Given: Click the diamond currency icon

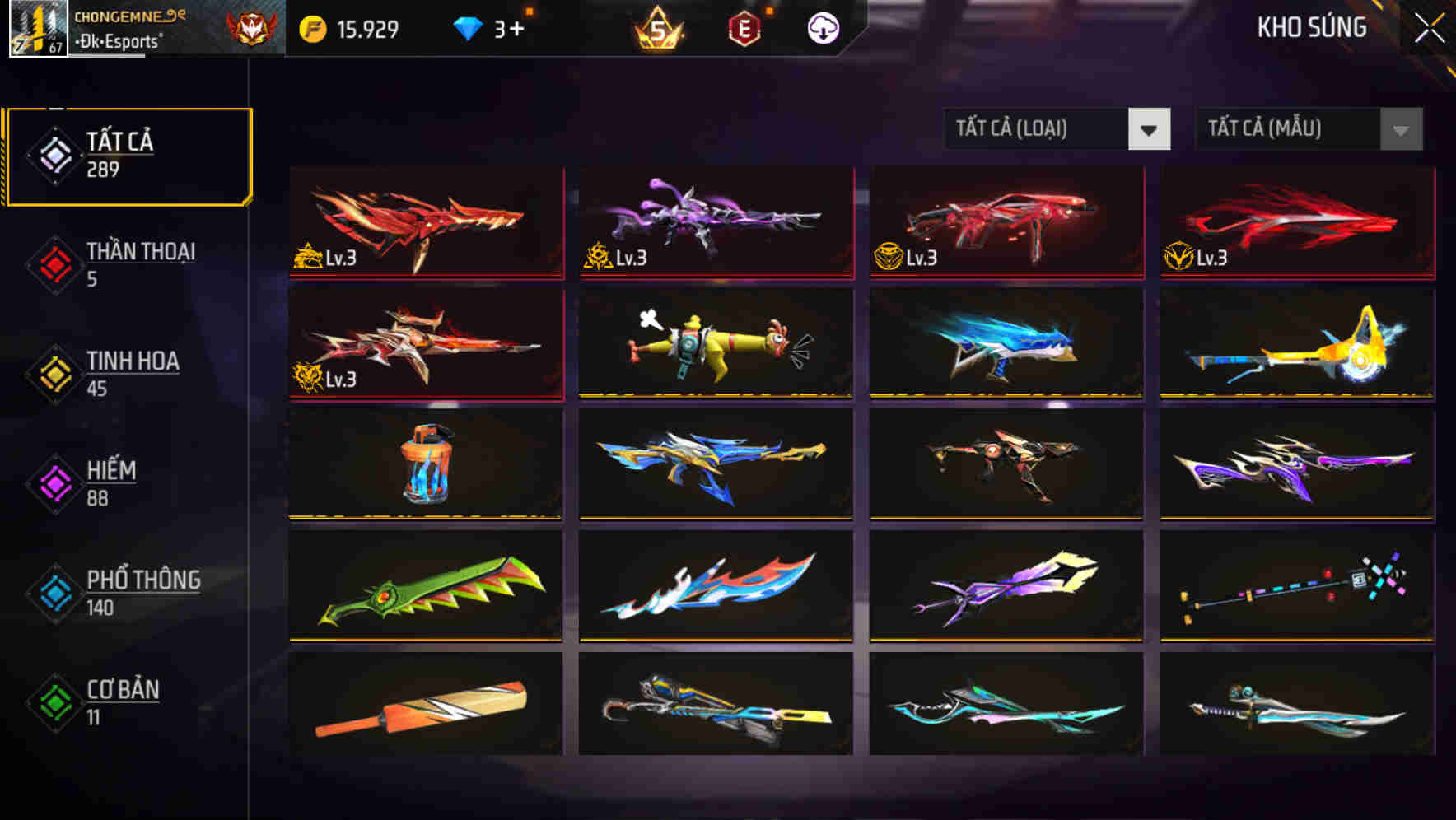Looking at the screenshot, I should (x=468, y=27).
